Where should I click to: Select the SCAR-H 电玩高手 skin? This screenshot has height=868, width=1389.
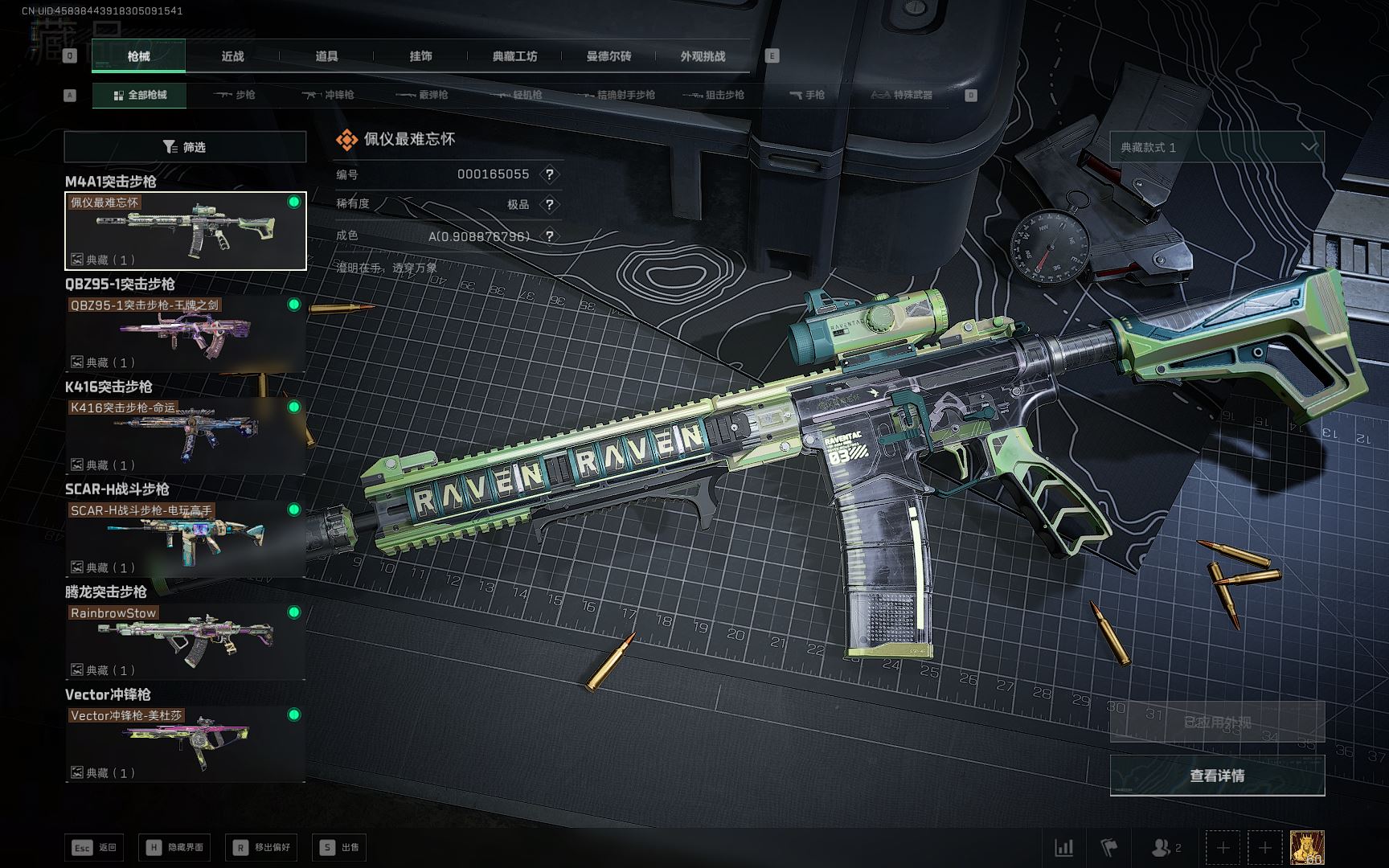[x=185, y=538]
